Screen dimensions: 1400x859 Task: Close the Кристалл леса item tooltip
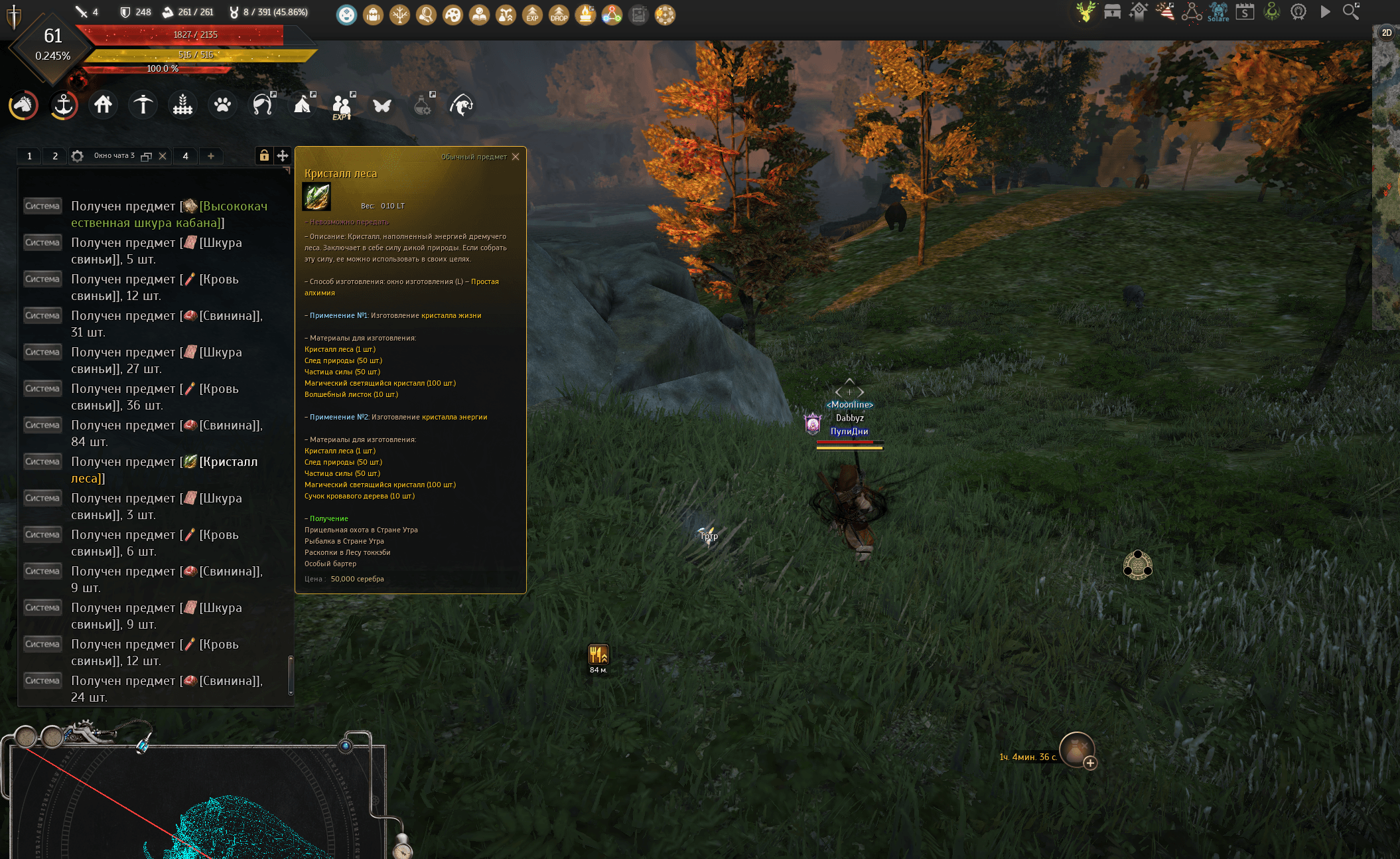tap(516, 157)
